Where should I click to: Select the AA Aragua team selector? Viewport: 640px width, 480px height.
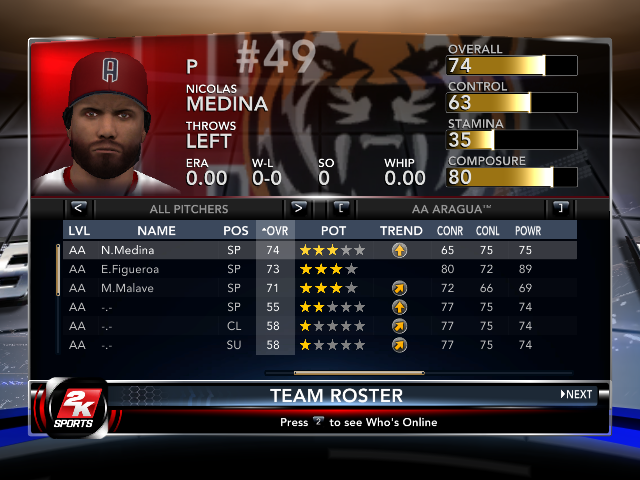[451, 209]
